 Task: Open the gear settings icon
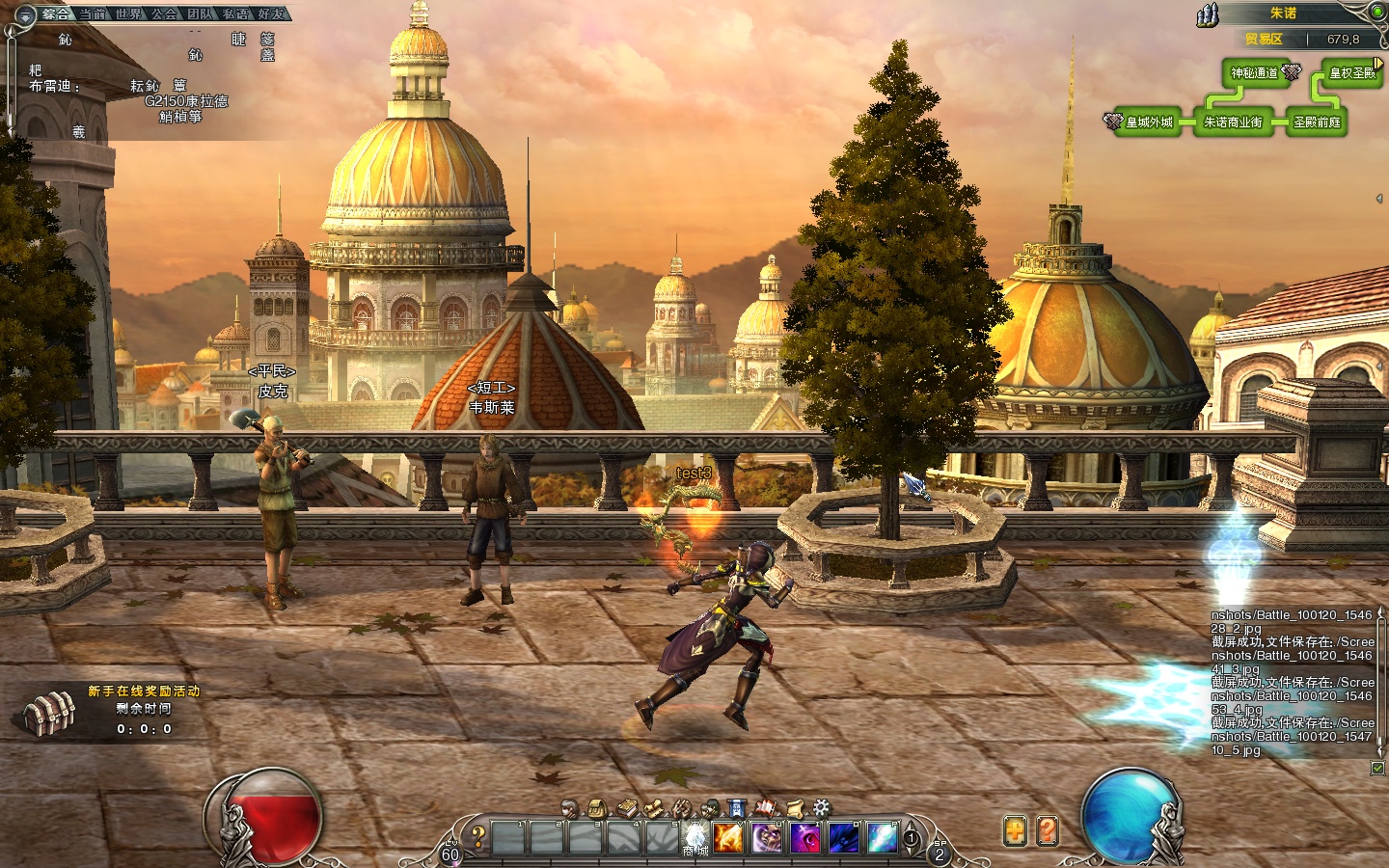point(821,808)
